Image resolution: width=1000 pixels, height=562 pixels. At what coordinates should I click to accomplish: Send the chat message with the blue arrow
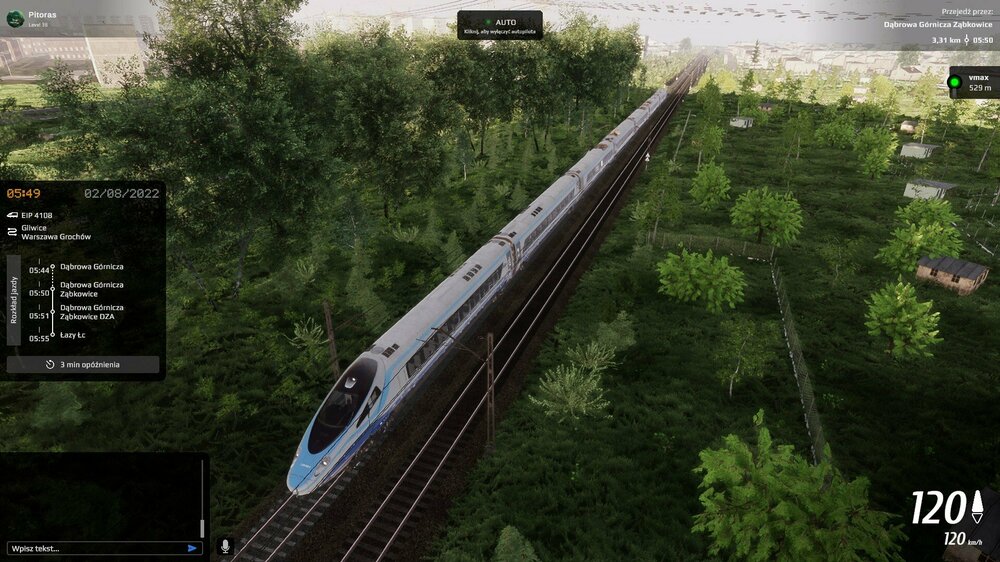tap(192, 548)
